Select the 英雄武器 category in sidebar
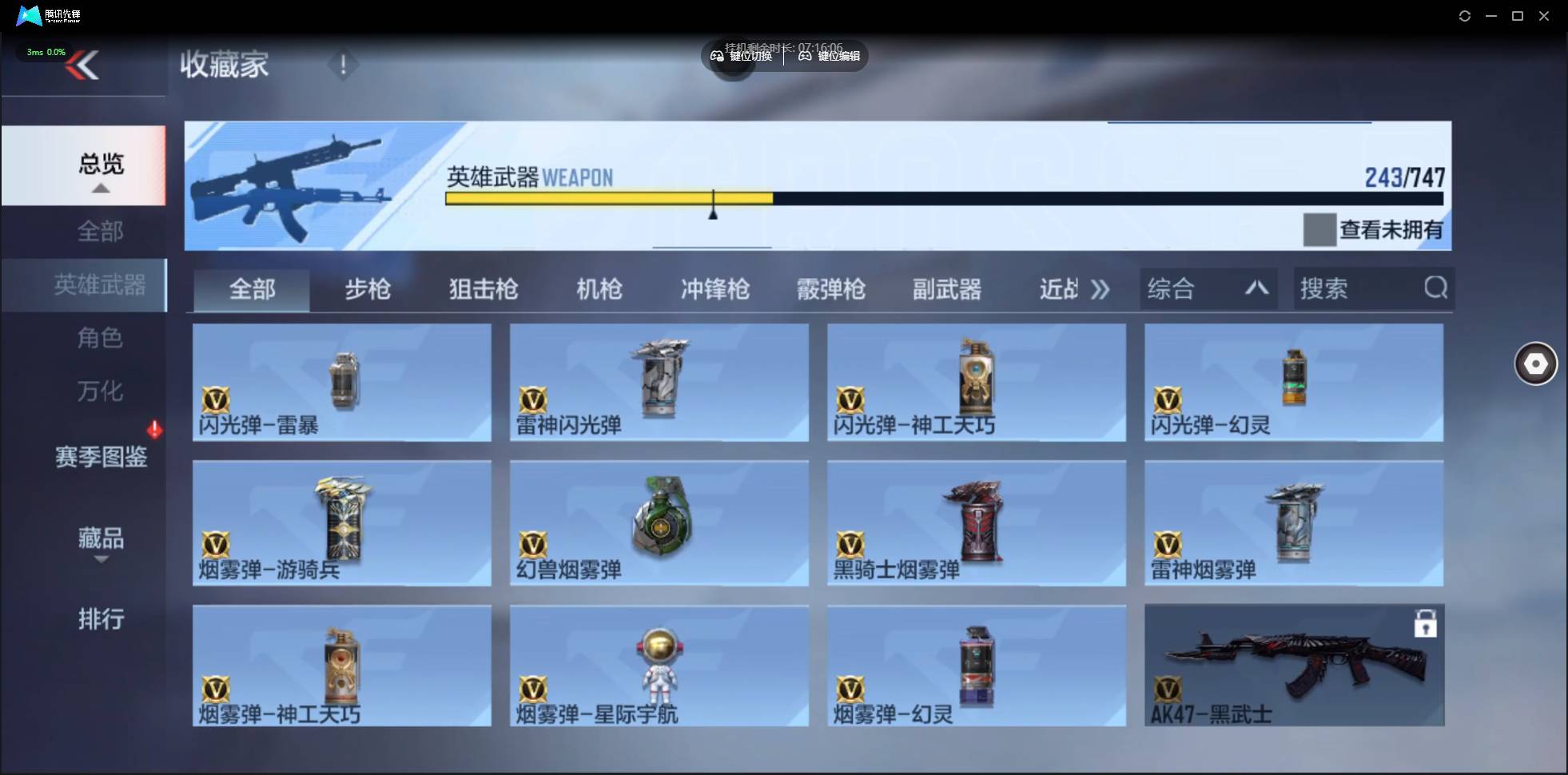1568x775 pixels. [101, 284]
